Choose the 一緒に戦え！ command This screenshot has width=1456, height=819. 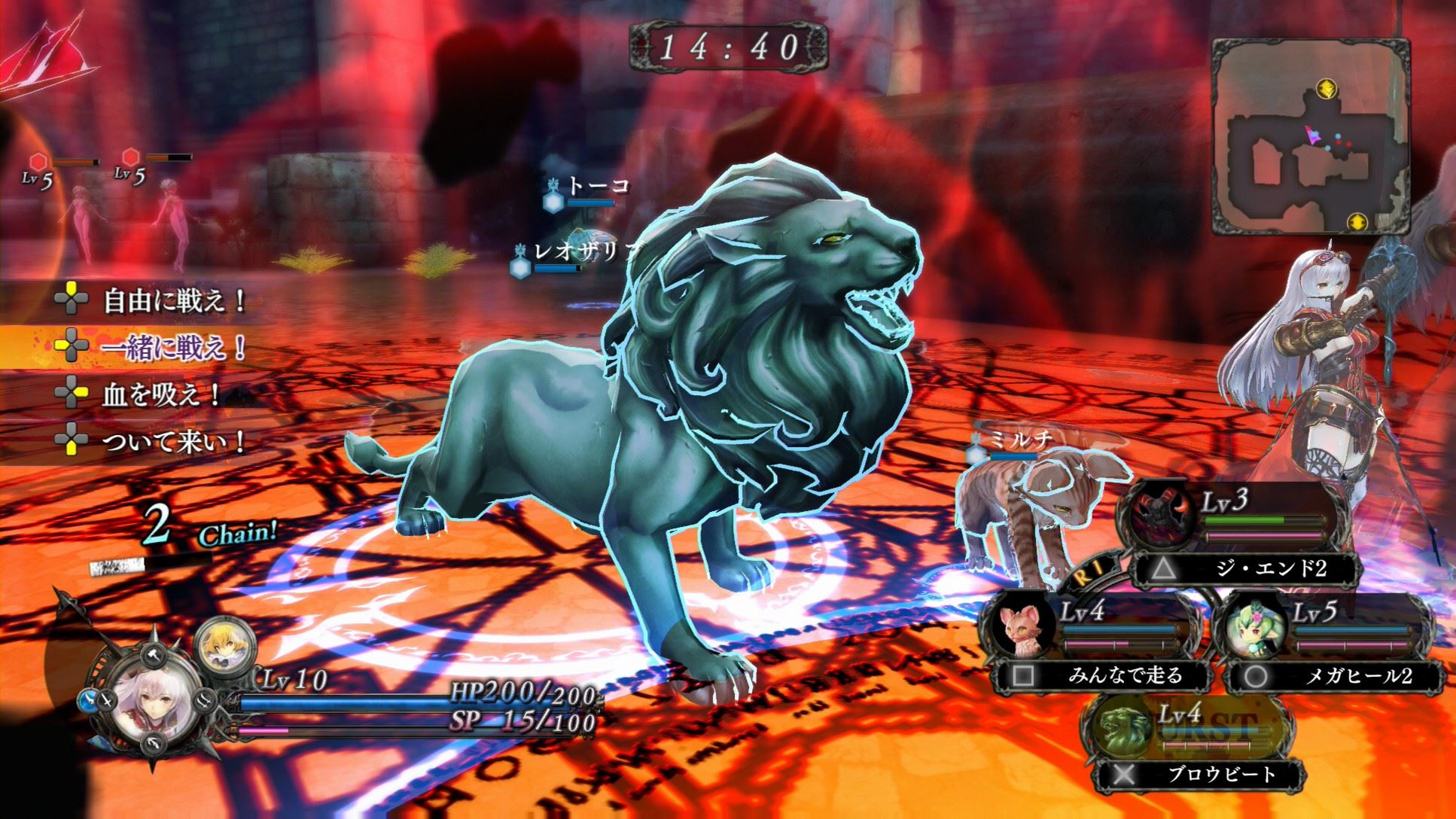pyautogui.click(x=173, y=347)
